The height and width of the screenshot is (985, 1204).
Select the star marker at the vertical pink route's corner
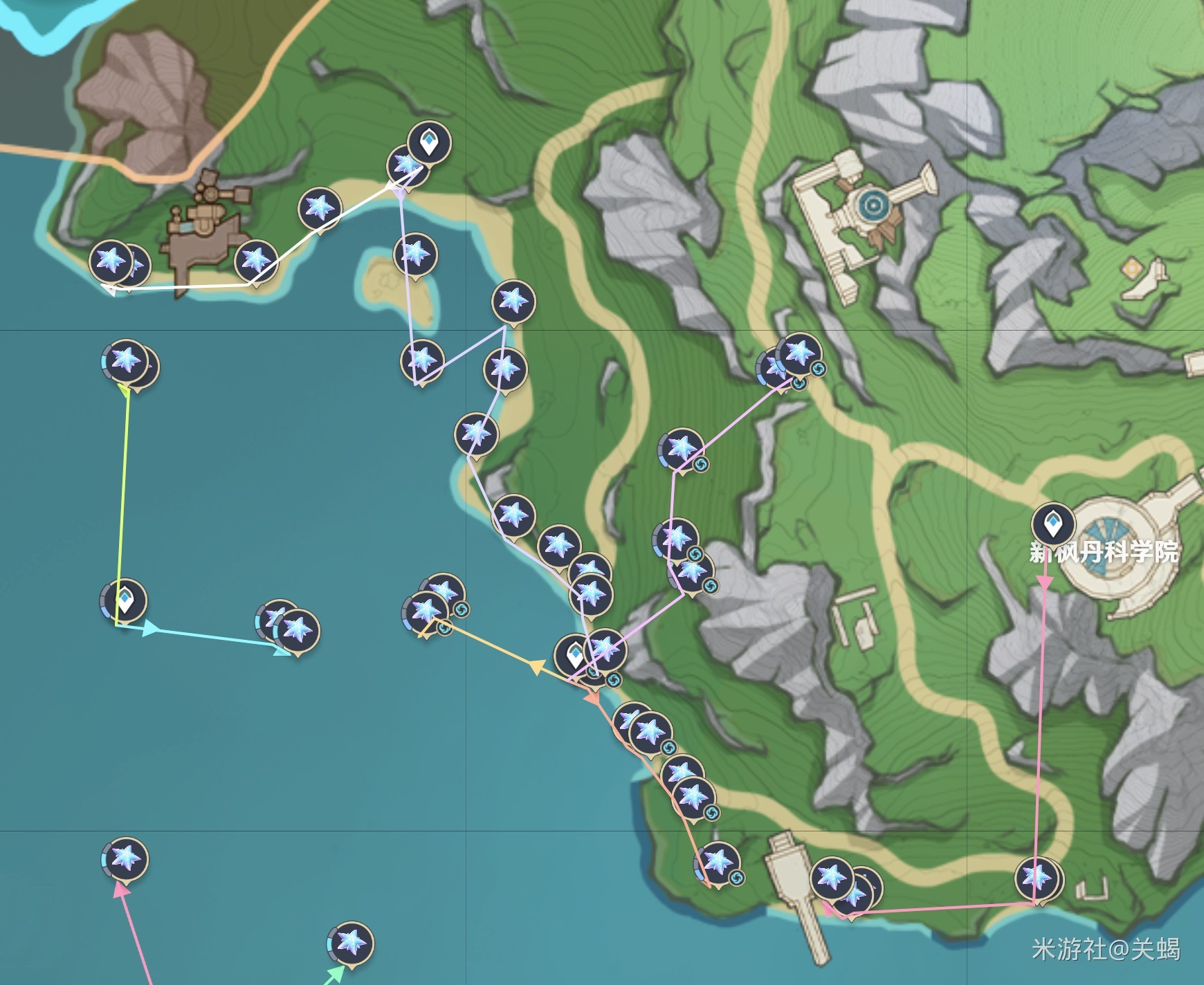[x=1037, y=878]
